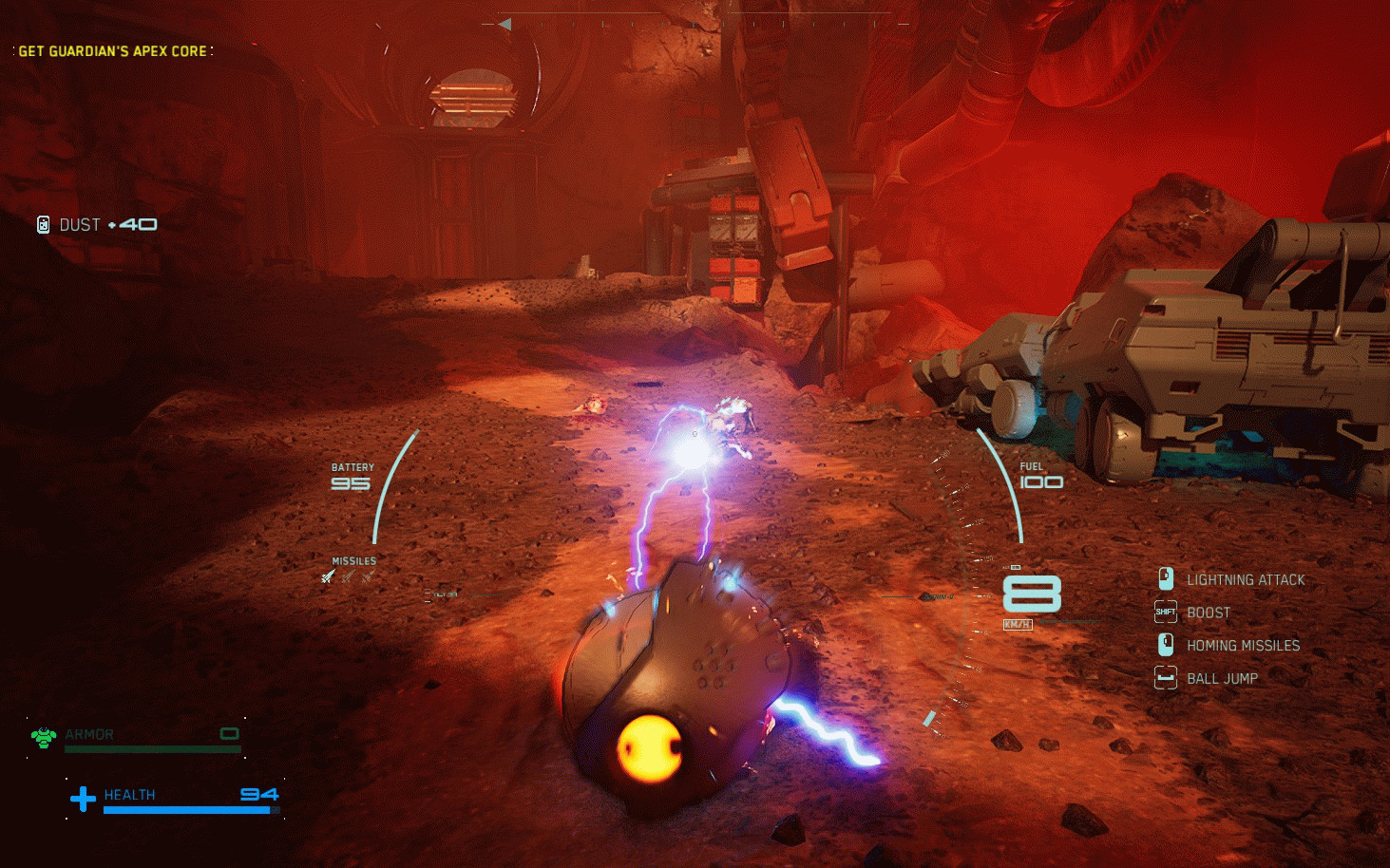The height and width of the screenshot is (868, 1390).
Task: Click the missiles ammo icons
Action: pos(348,576)
